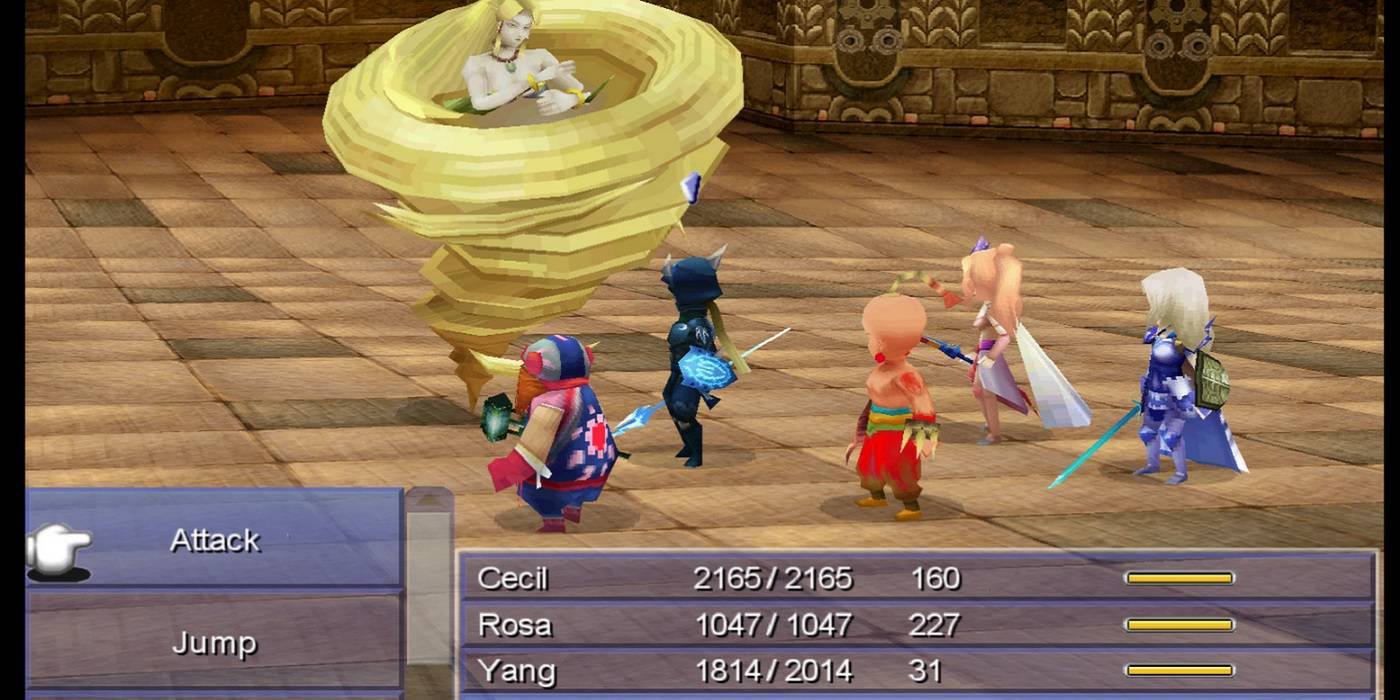Select Rosa's party status row
Image resolution: width=1400 pixels, height=700 pixels.
click(915, 625)
